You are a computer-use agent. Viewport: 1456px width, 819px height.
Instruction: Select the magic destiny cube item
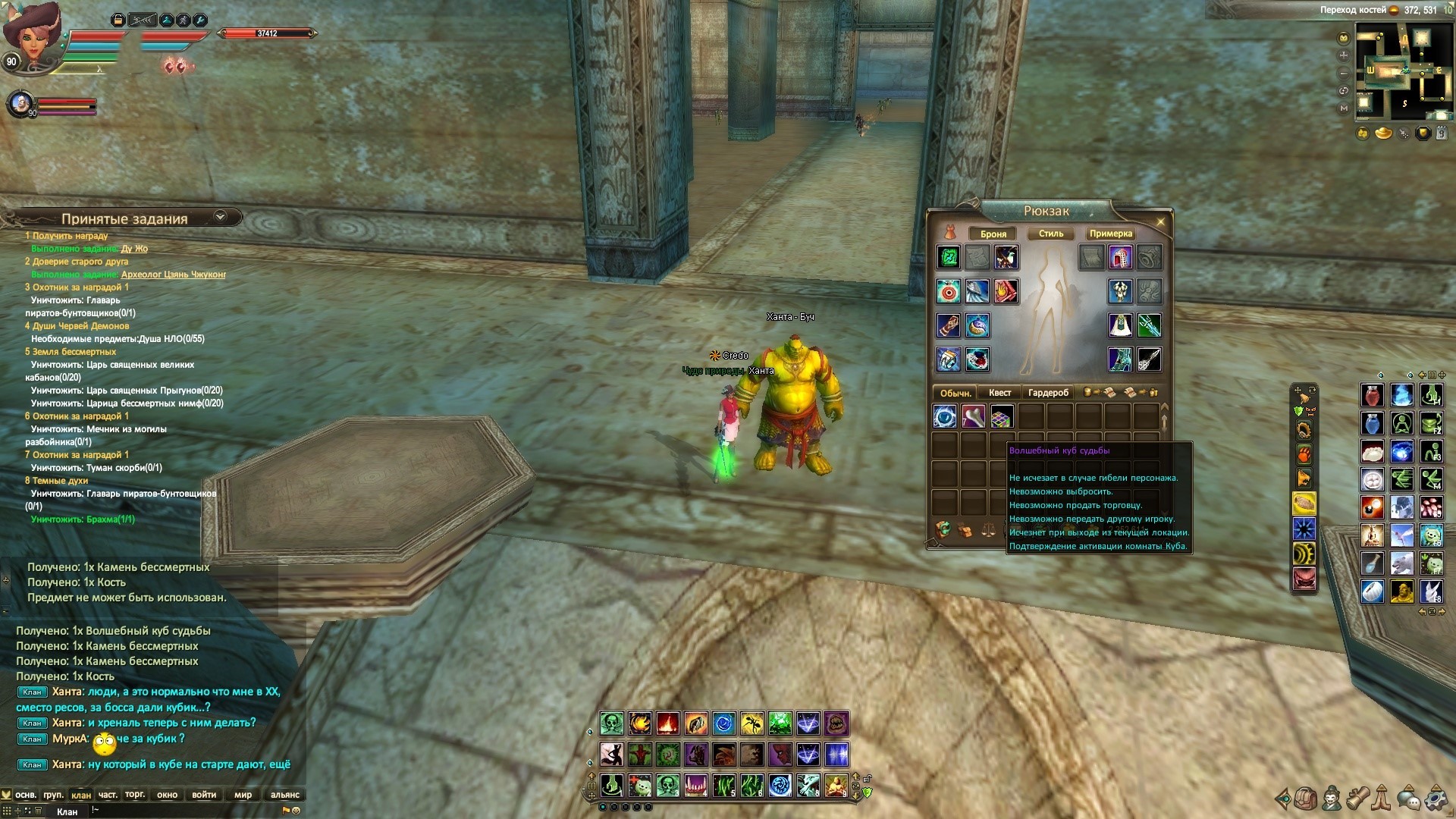[1002, 416]
